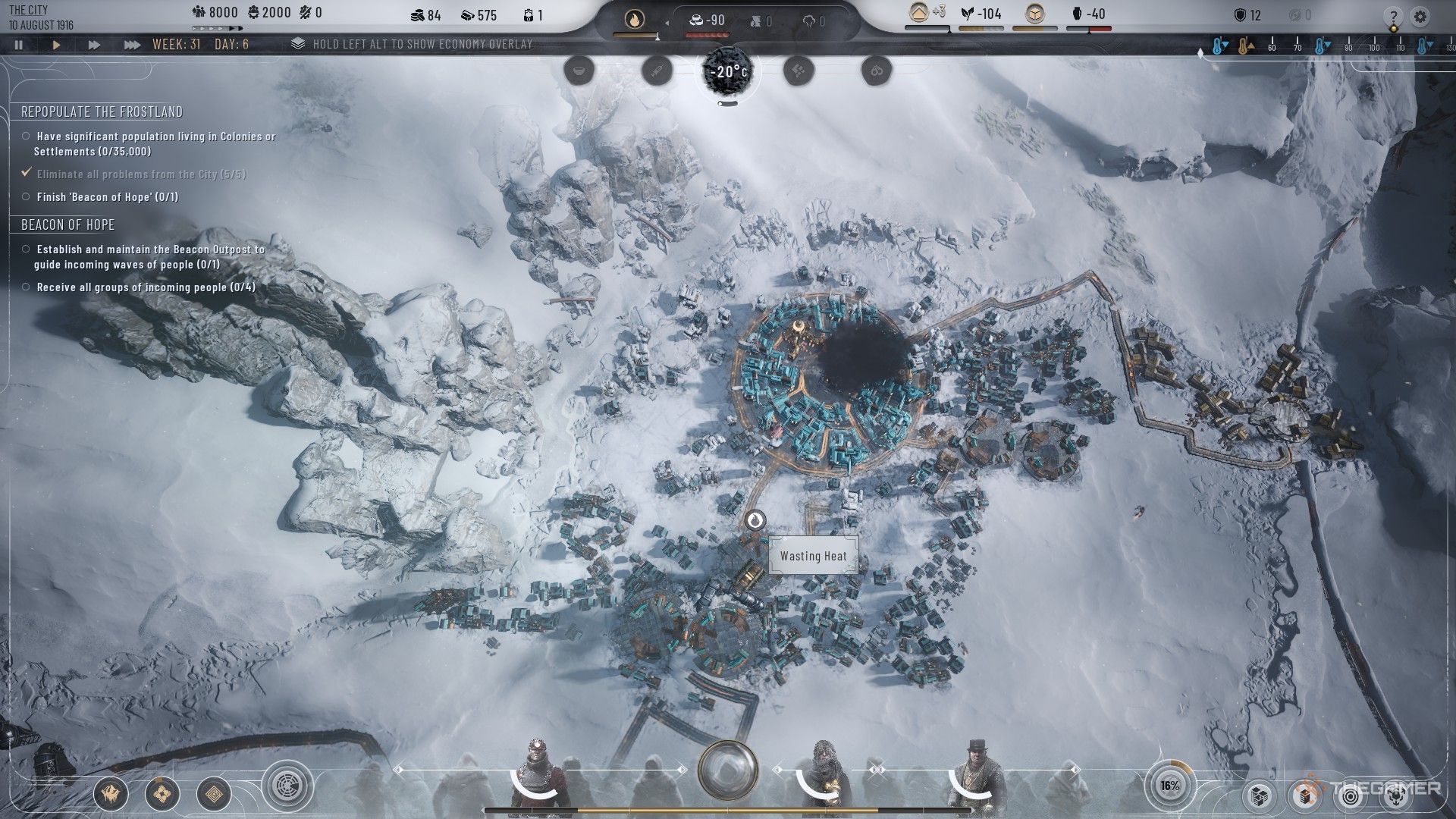Click the Wasting Heat warning label
Screen dimensions: 1456x819
814,556
